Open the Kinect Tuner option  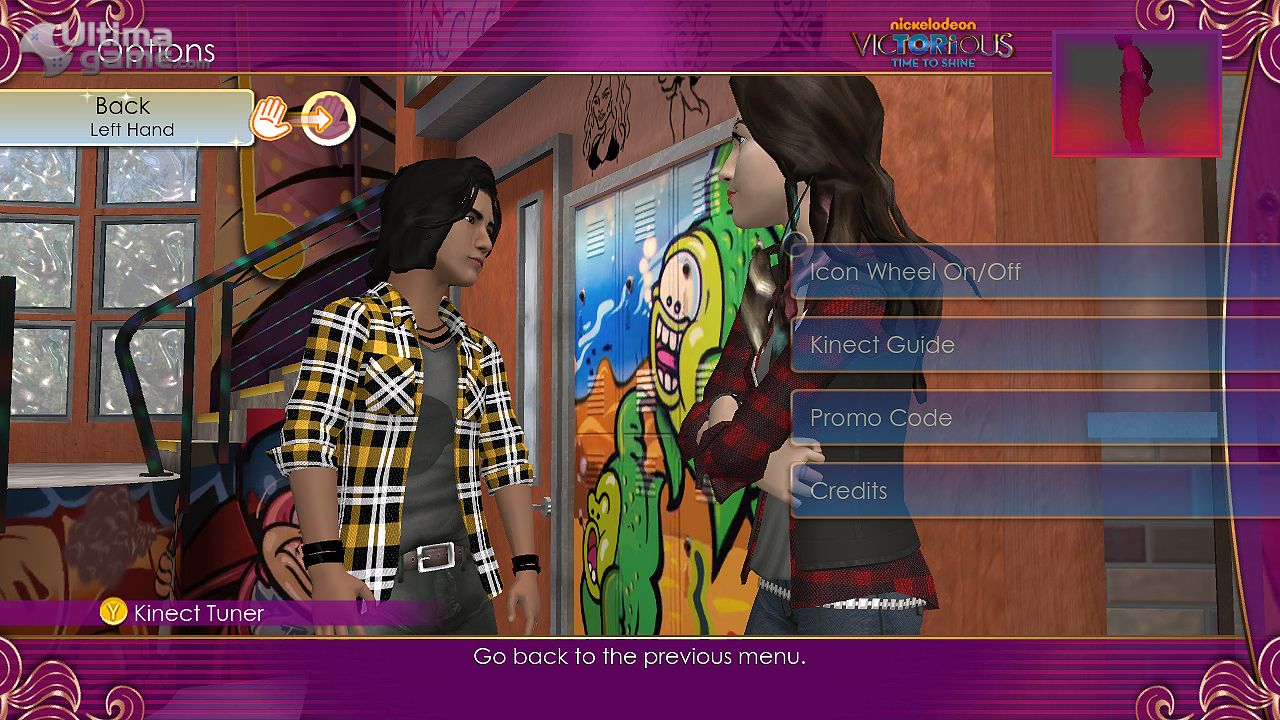click(x=184, y=613)
